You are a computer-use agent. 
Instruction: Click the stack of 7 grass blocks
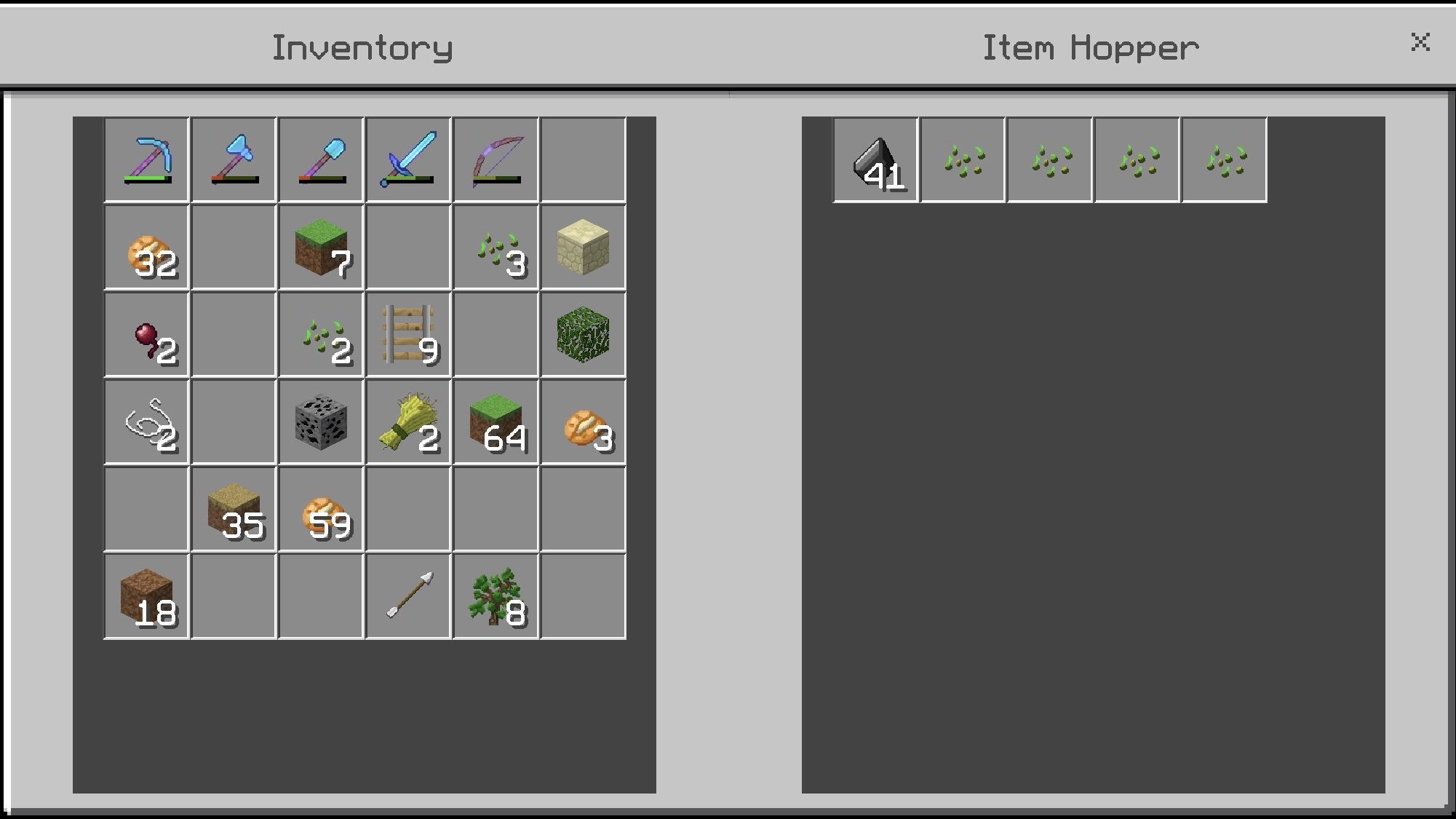321,247
